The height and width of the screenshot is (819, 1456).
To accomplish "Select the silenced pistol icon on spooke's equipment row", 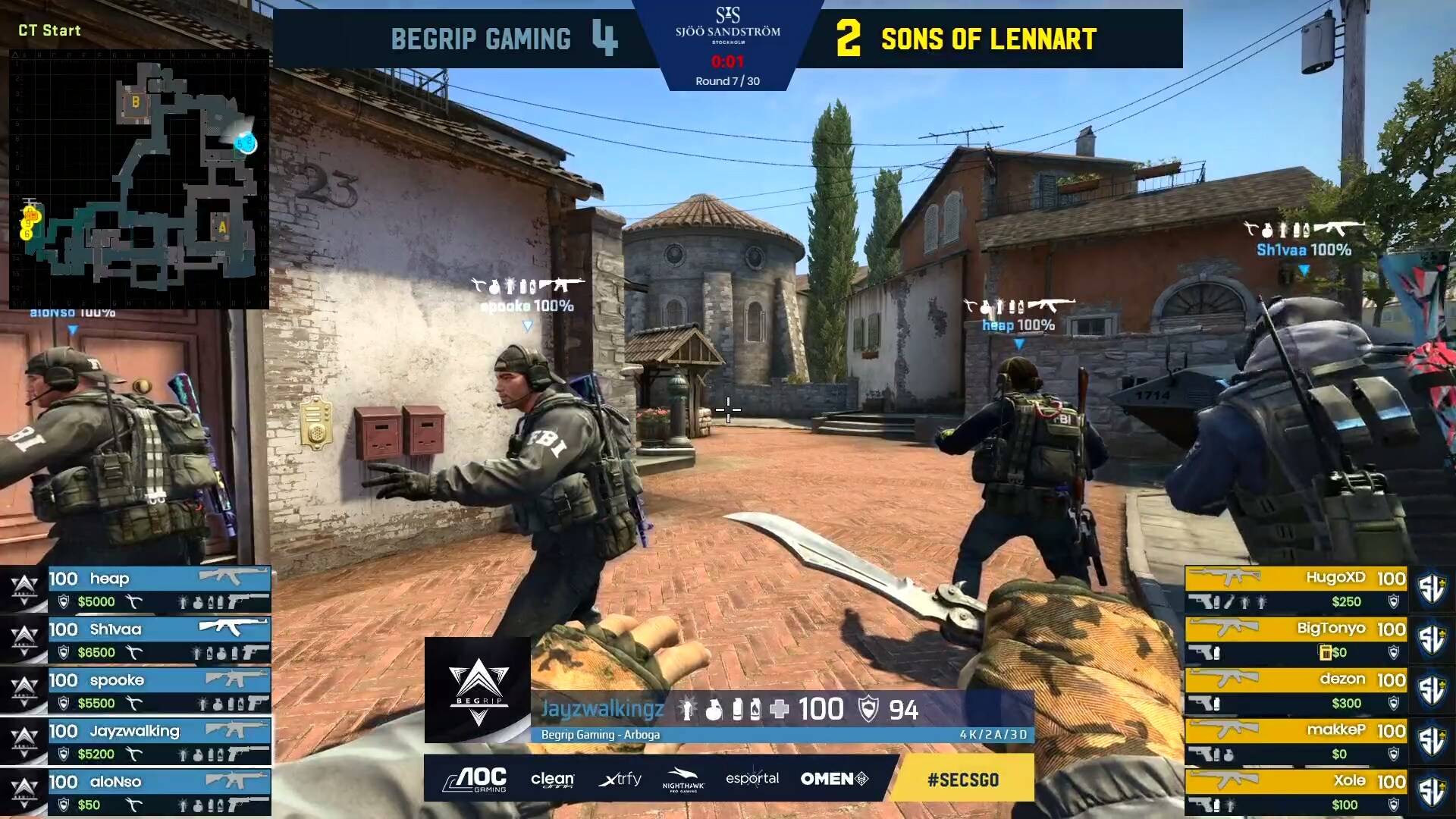I will [256, 703].
